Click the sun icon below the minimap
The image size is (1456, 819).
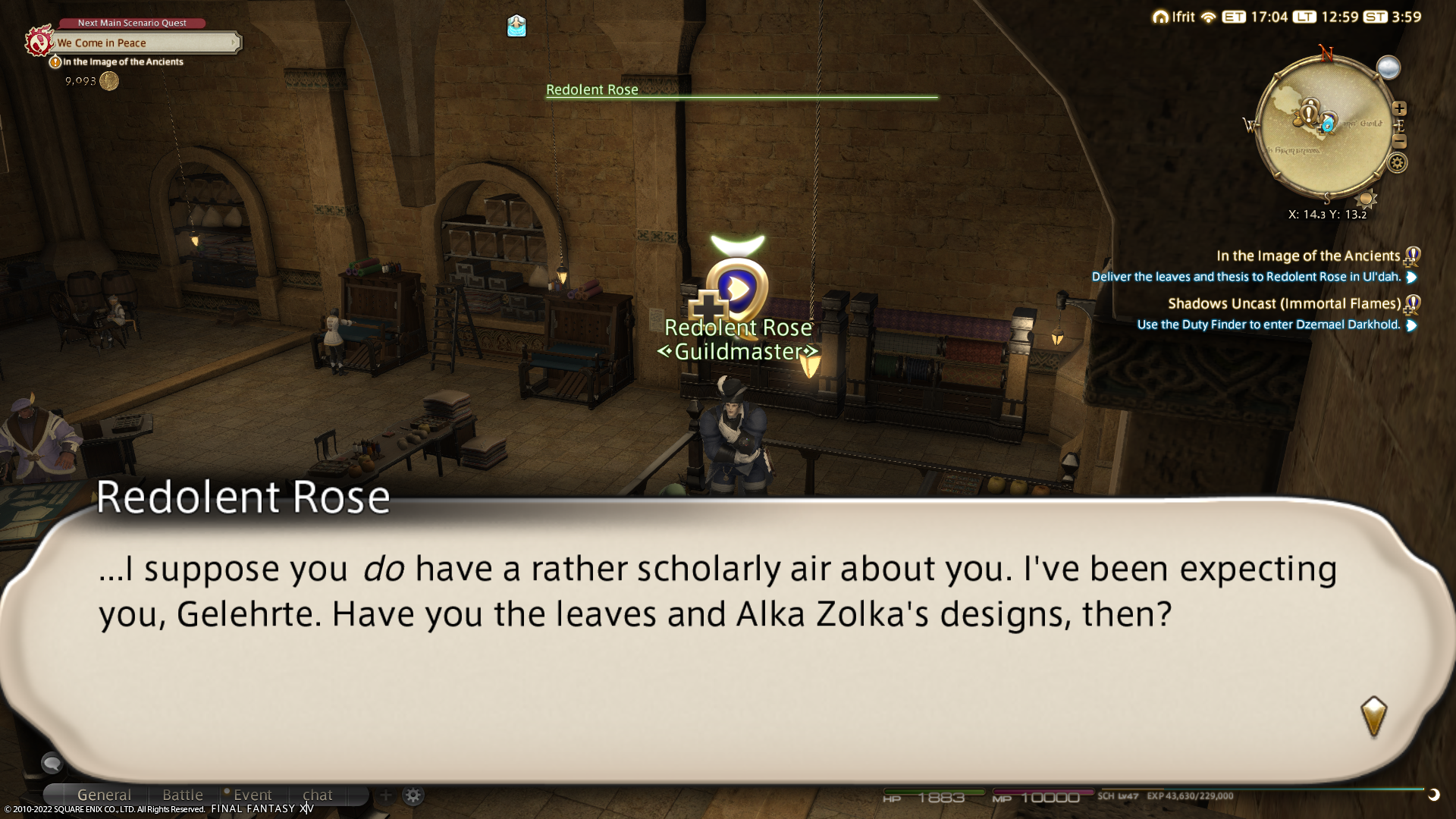[1367, 199]
